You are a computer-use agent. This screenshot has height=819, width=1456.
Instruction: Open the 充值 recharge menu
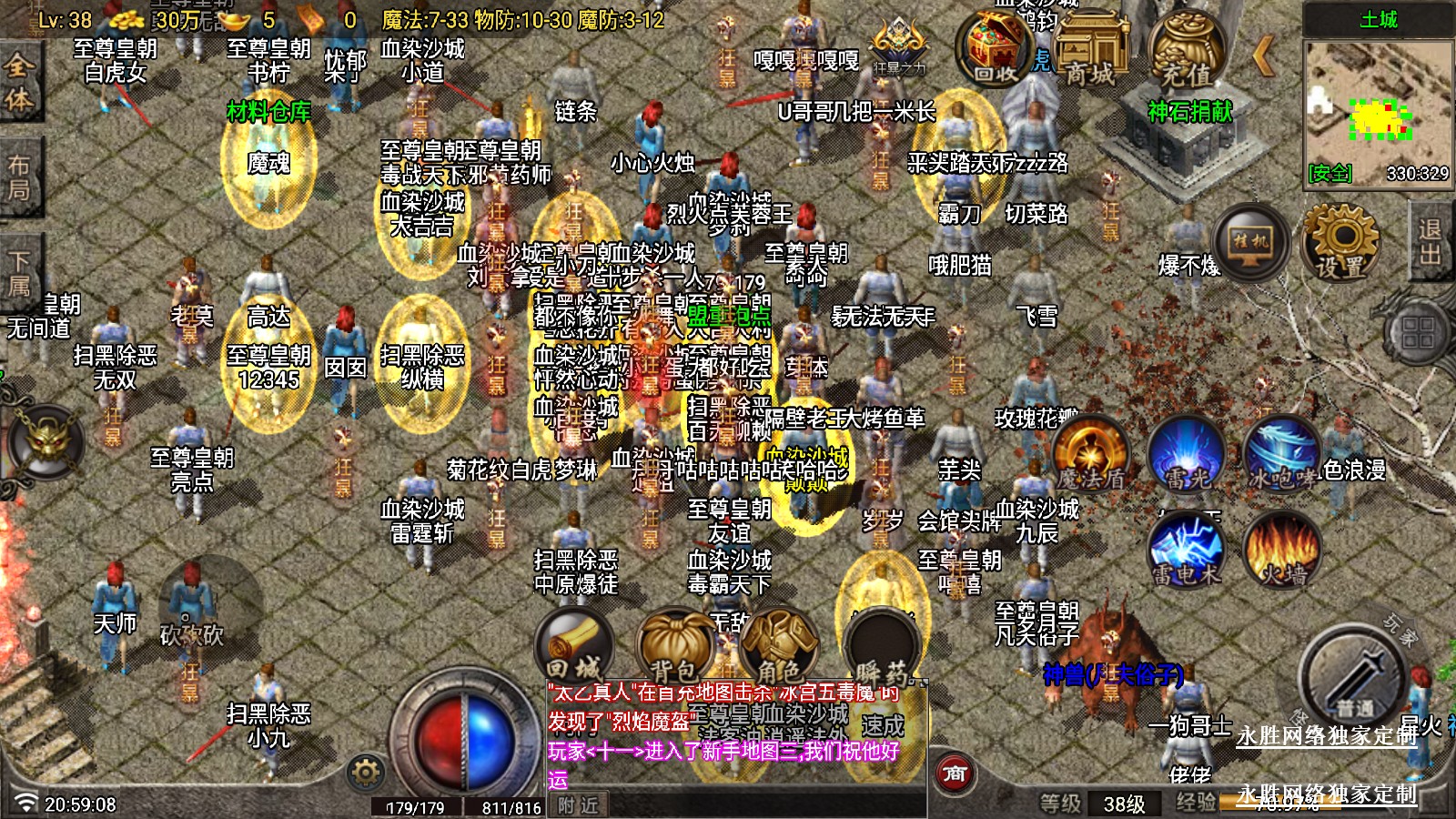point(1186,50)
